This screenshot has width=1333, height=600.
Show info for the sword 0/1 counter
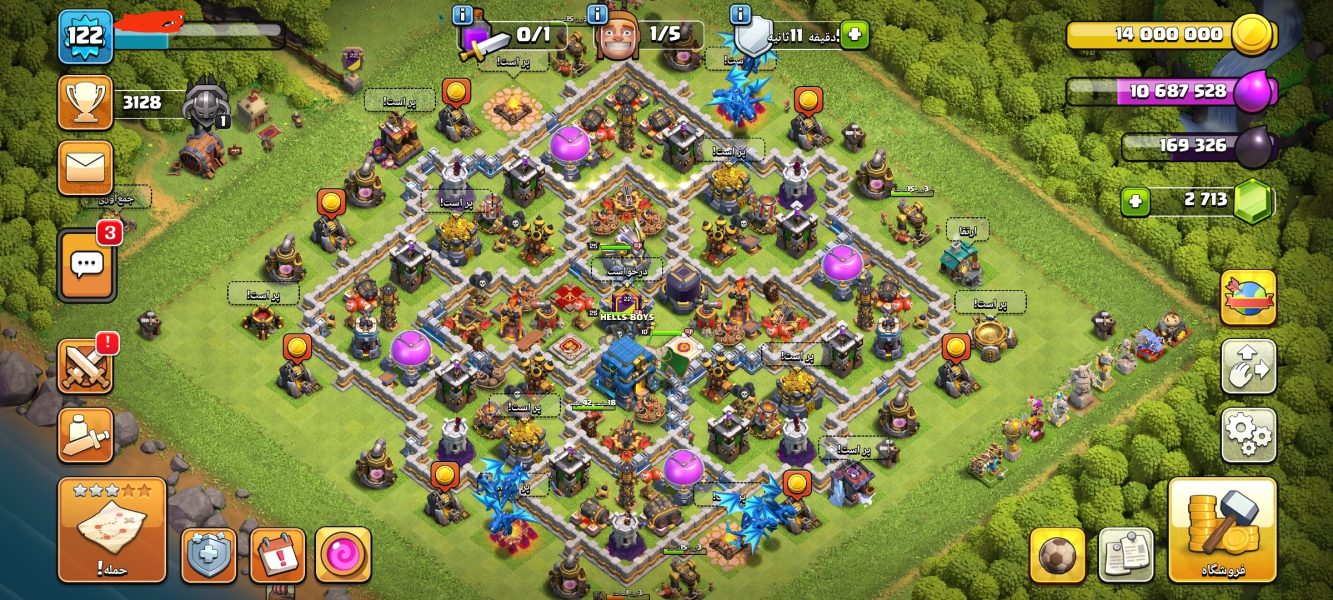(463, 15)
